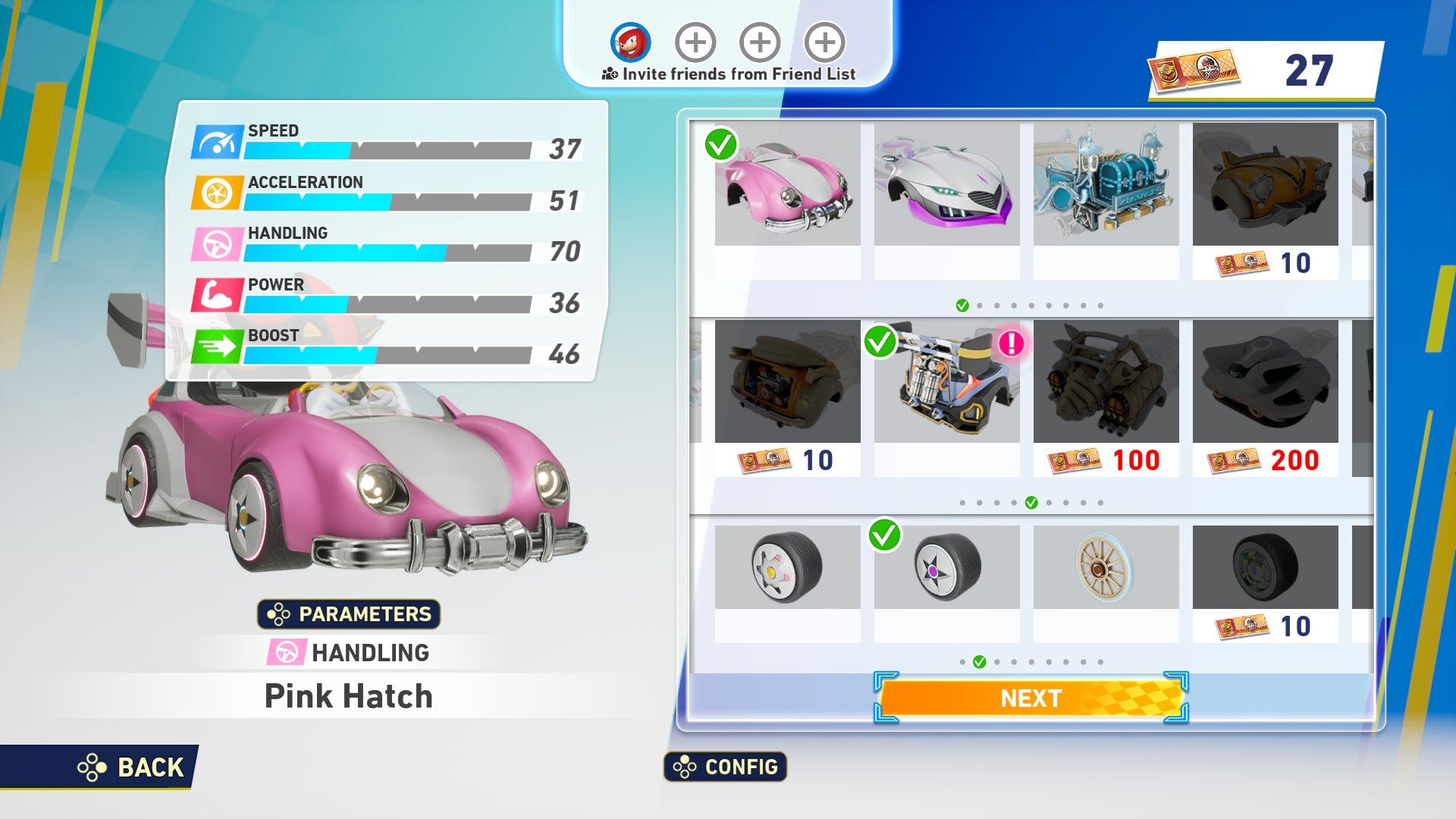Pick the blue treasure chest front part
Screen dimensions: 1456x819
point(1106,186)
